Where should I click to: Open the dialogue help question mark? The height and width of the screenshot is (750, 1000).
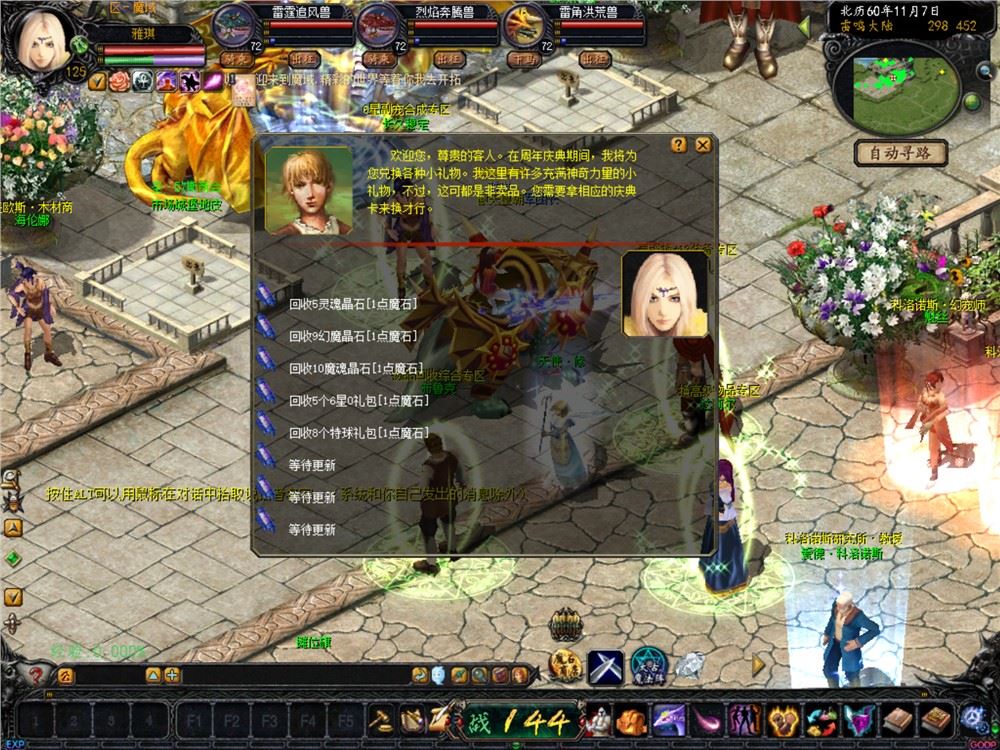coord(679,144)
